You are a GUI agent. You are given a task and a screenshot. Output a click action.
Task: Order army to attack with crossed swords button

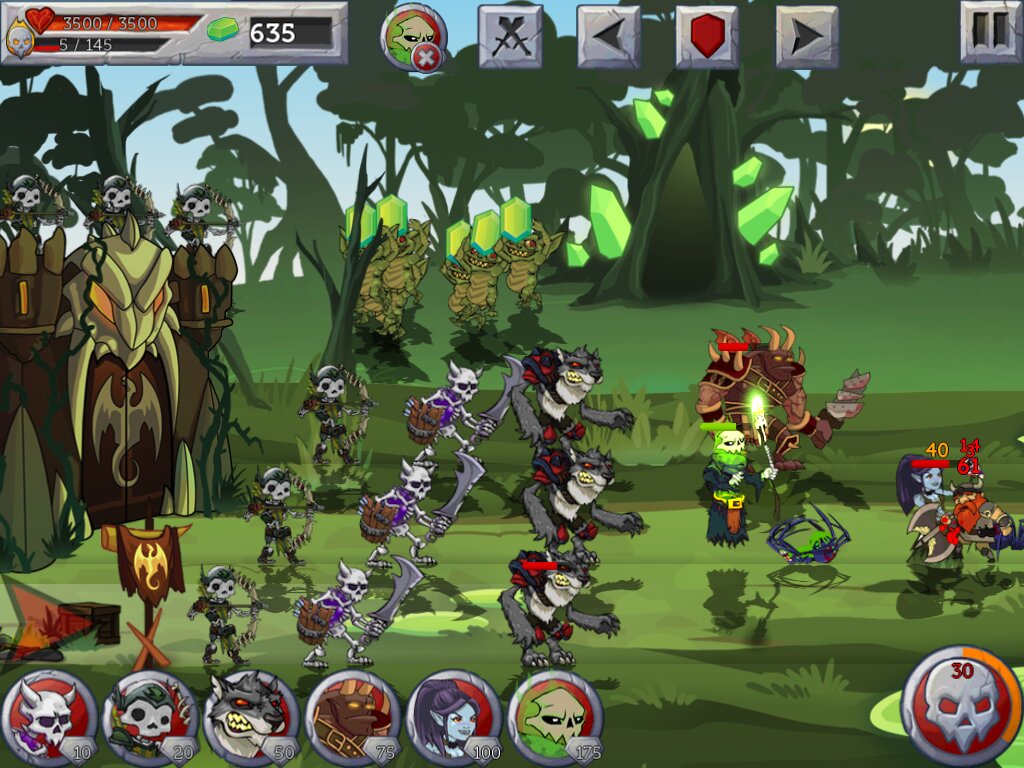(x=510, y=37)
